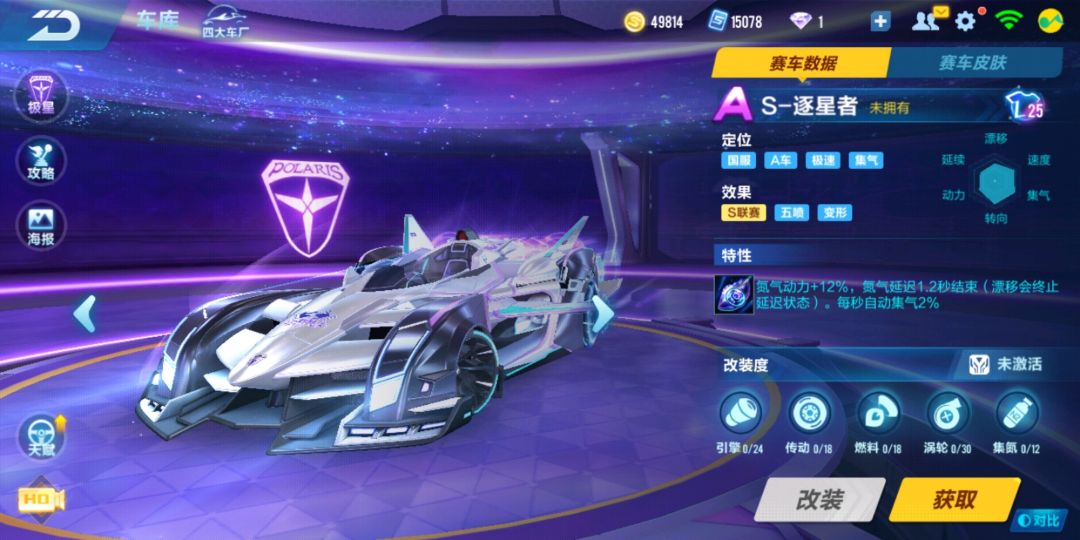
Task: Click the 获取 obtain button
Action: 953,499
